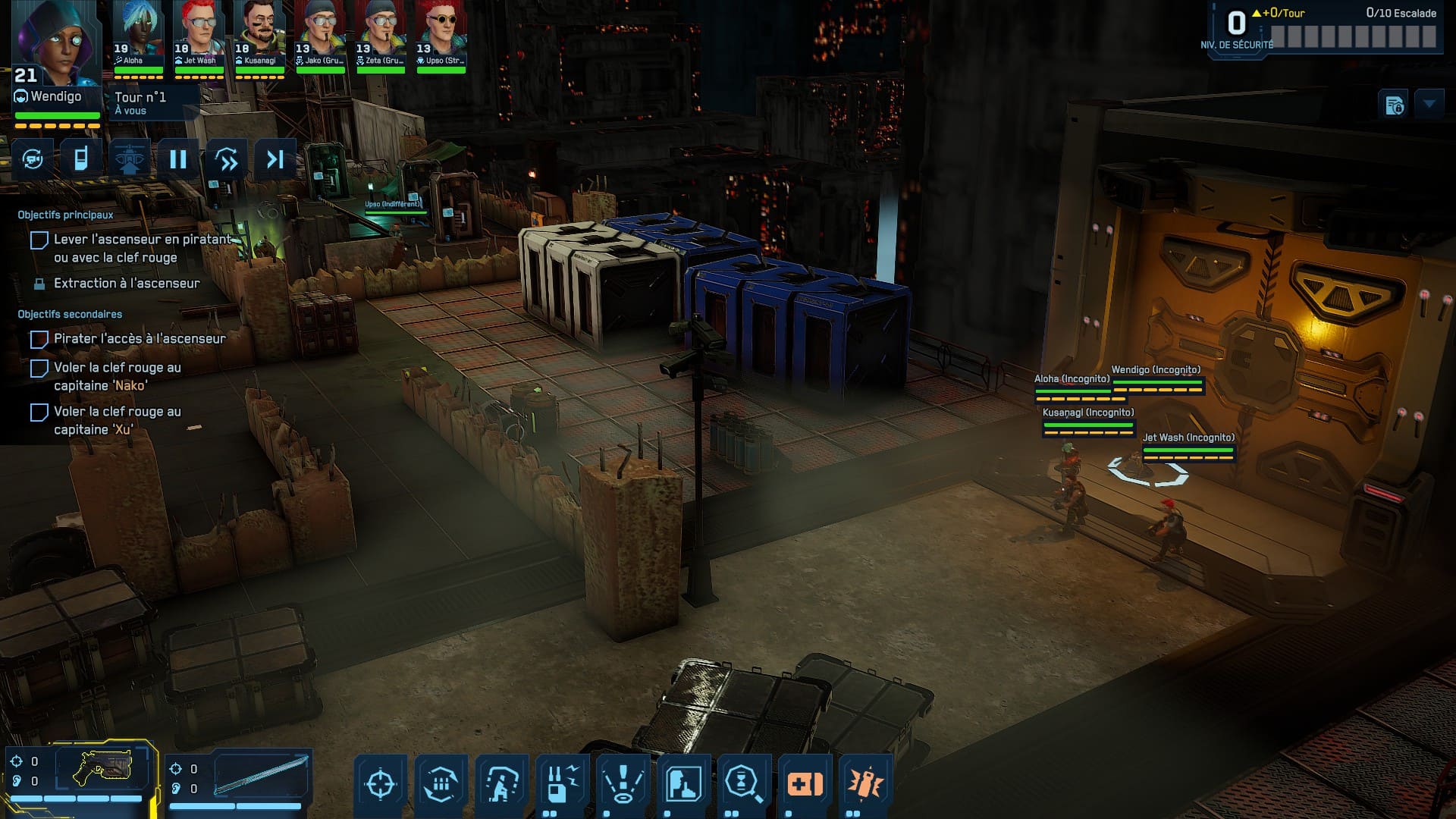Activate the crouching figure stealth ability
1456x819 pixels.
coord(501,784)
